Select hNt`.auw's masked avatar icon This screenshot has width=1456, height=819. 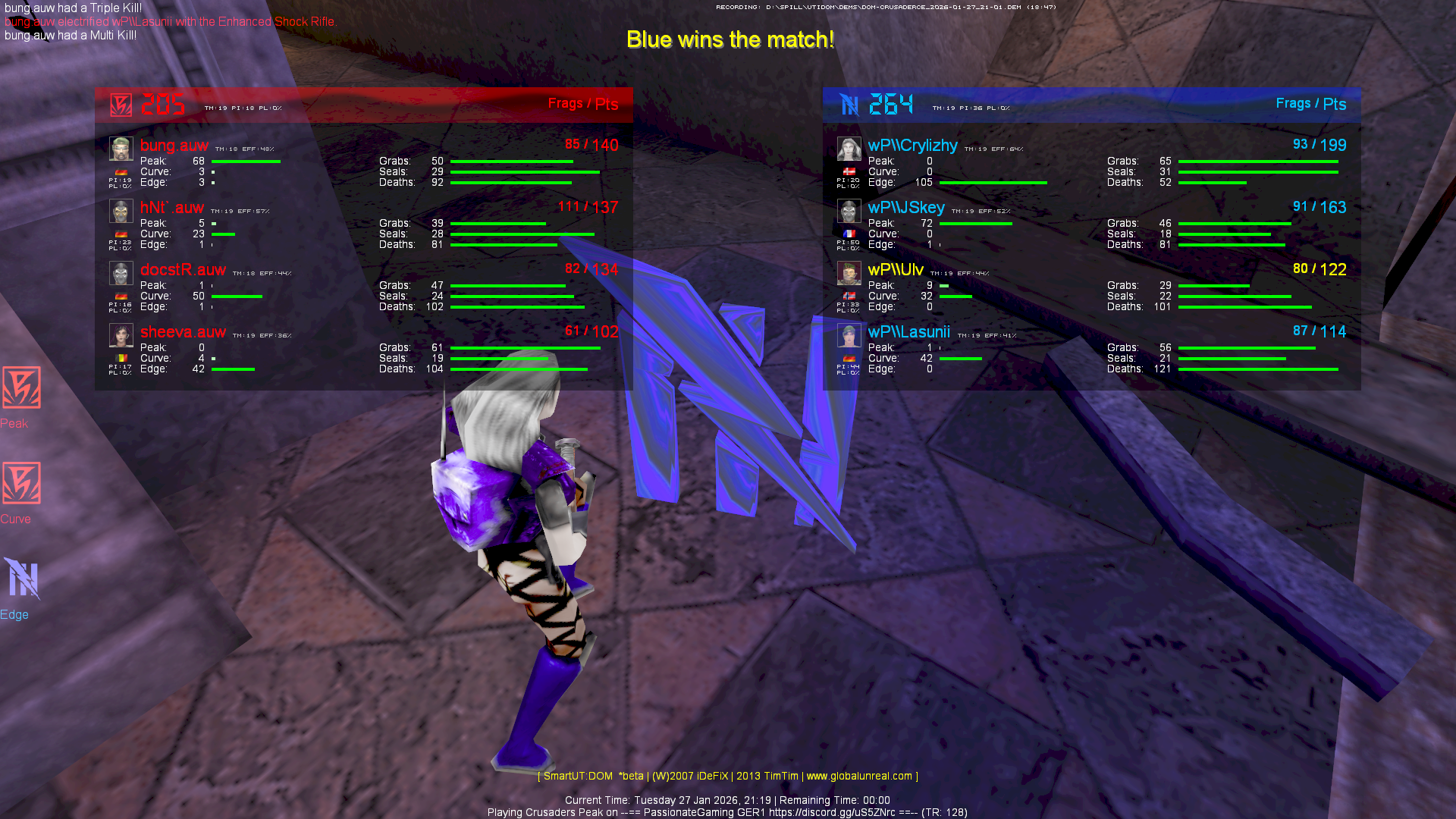[x=121, y=212]
